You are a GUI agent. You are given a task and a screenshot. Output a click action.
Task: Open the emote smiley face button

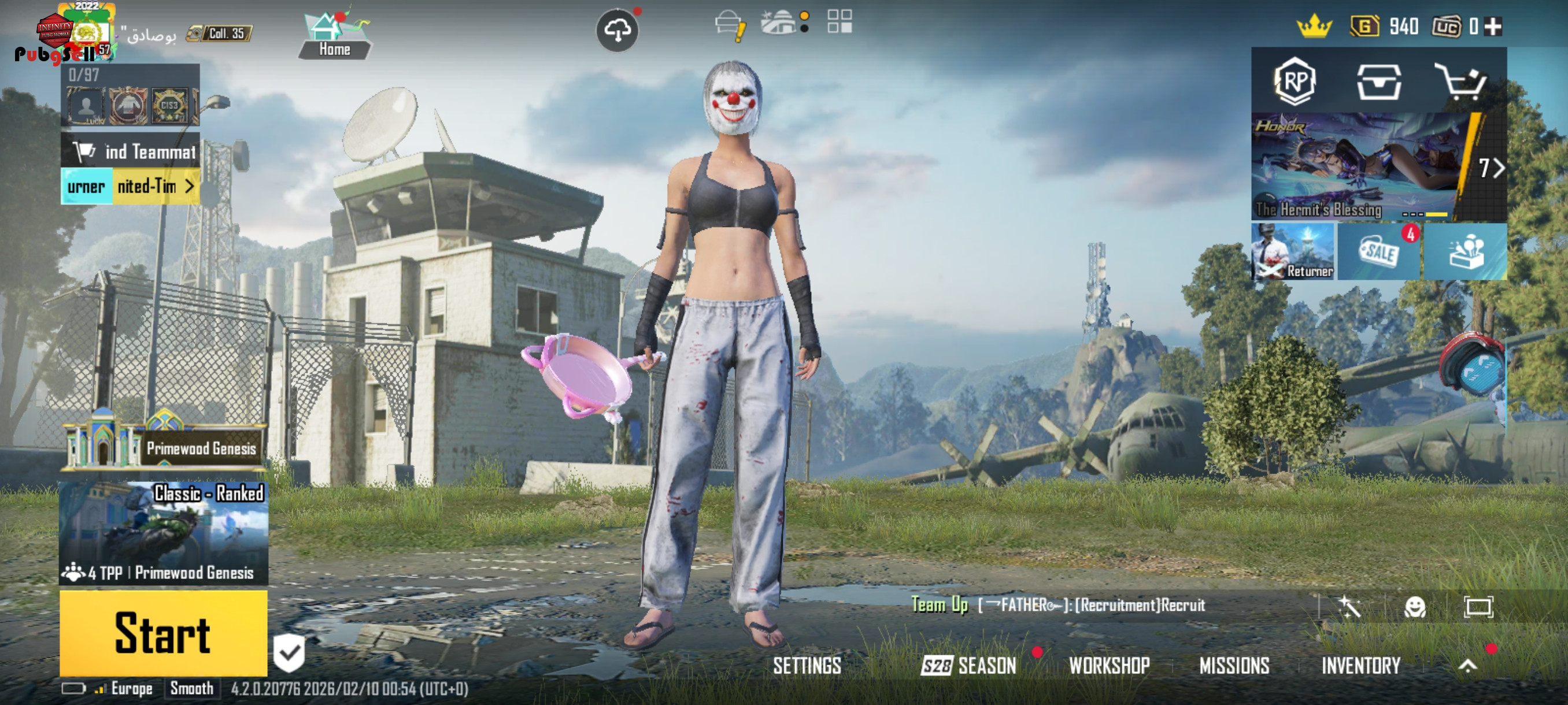1415,606
